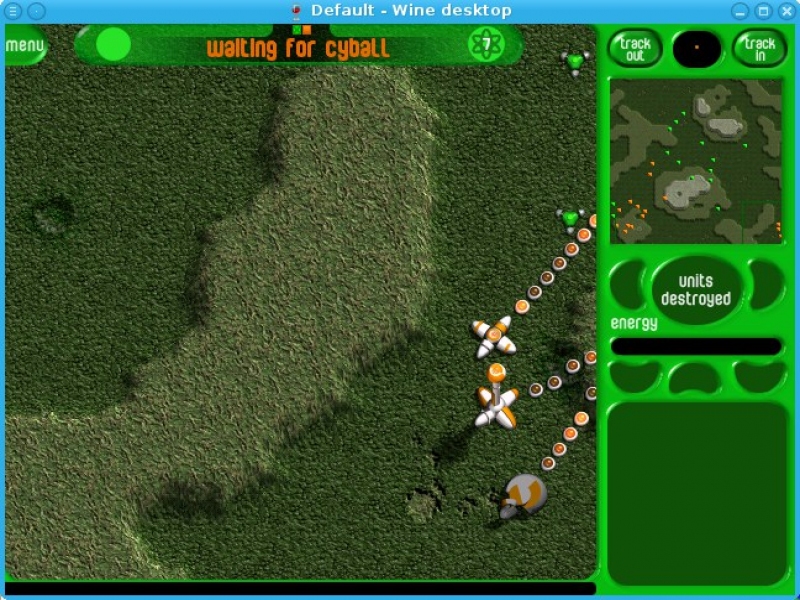Click the track in button
The width and height of the screenshot is (800, 600).
(x=759, y=48)
